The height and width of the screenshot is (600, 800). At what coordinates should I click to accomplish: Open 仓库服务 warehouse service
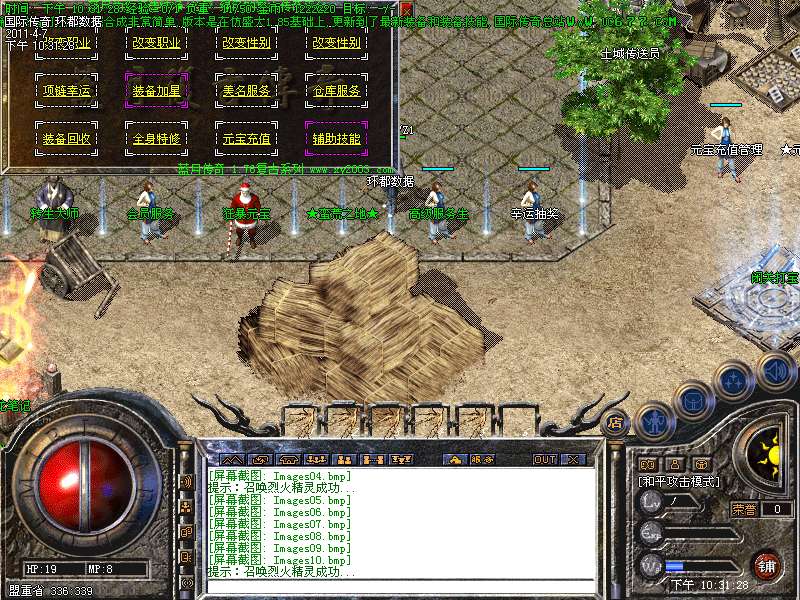336,91
